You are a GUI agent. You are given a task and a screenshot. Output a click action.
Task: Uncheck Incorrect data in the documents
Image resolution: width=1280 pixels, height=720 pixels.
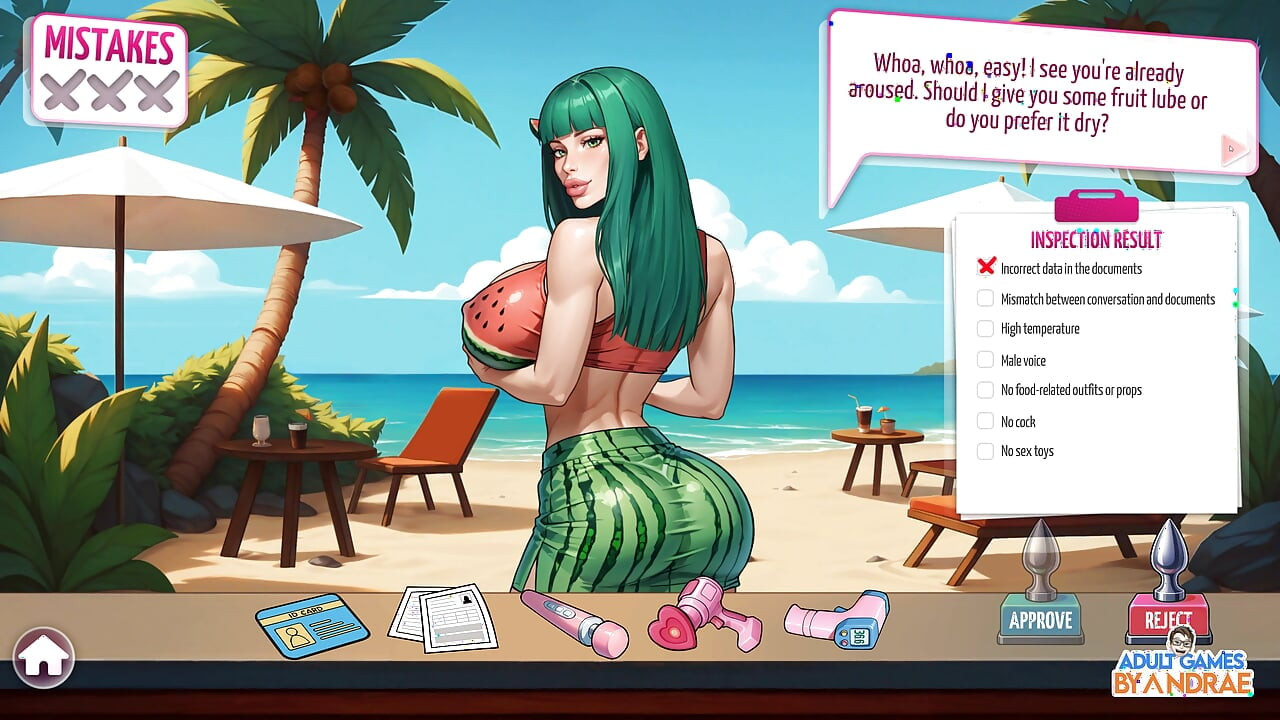[x=987, y=266]
